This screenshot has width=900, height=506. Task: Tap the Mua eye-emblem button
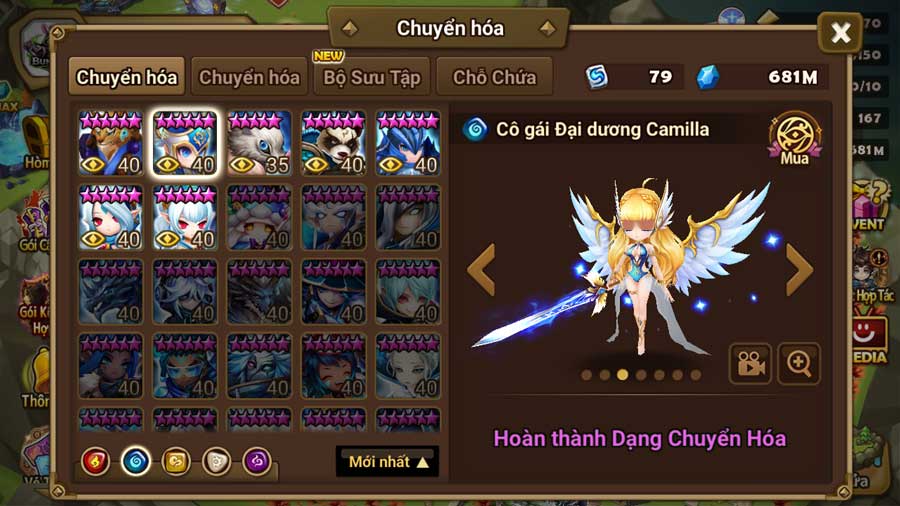pos(794,138)
